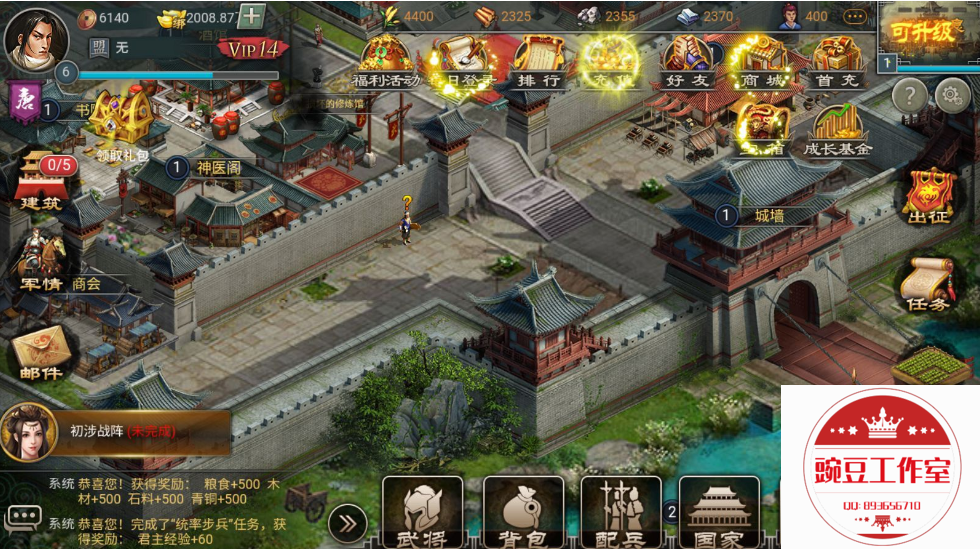Open the 福利活动 welfare events icon
The height and width of the screenshot is (549, 980).
(x=386, y=62)
